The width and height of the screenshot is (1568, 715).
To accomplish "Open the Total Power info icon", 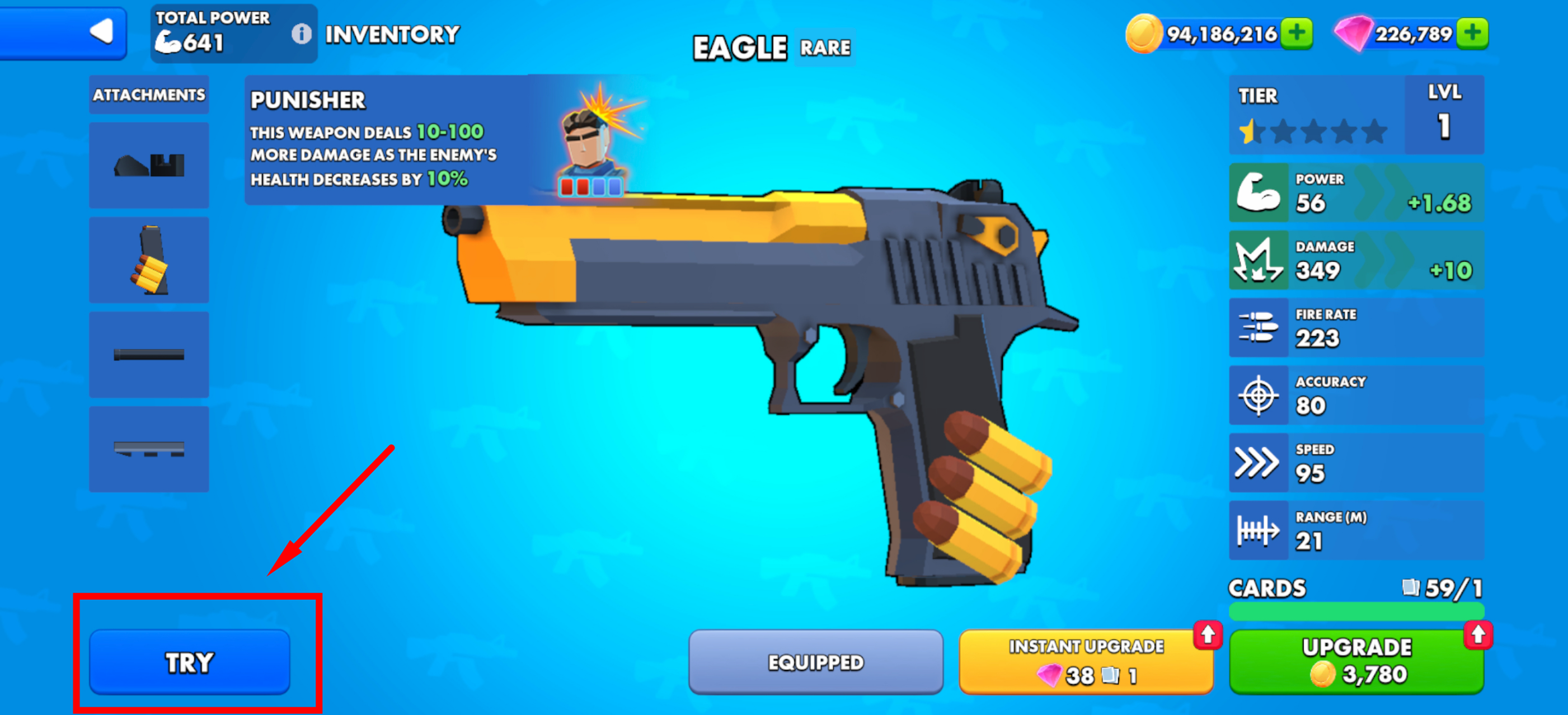I will 301,34.
